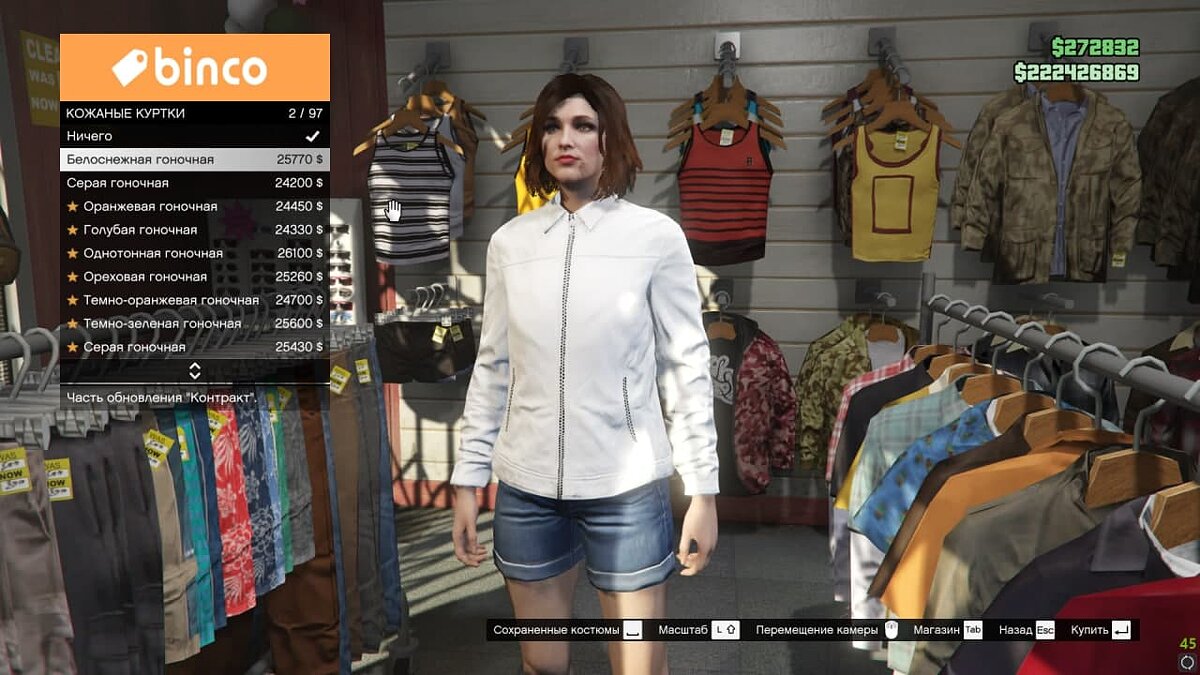The height and width of the screenshot is (675, 1200).
Task: Select the "Ничего" option
Action: pos(194,136)
